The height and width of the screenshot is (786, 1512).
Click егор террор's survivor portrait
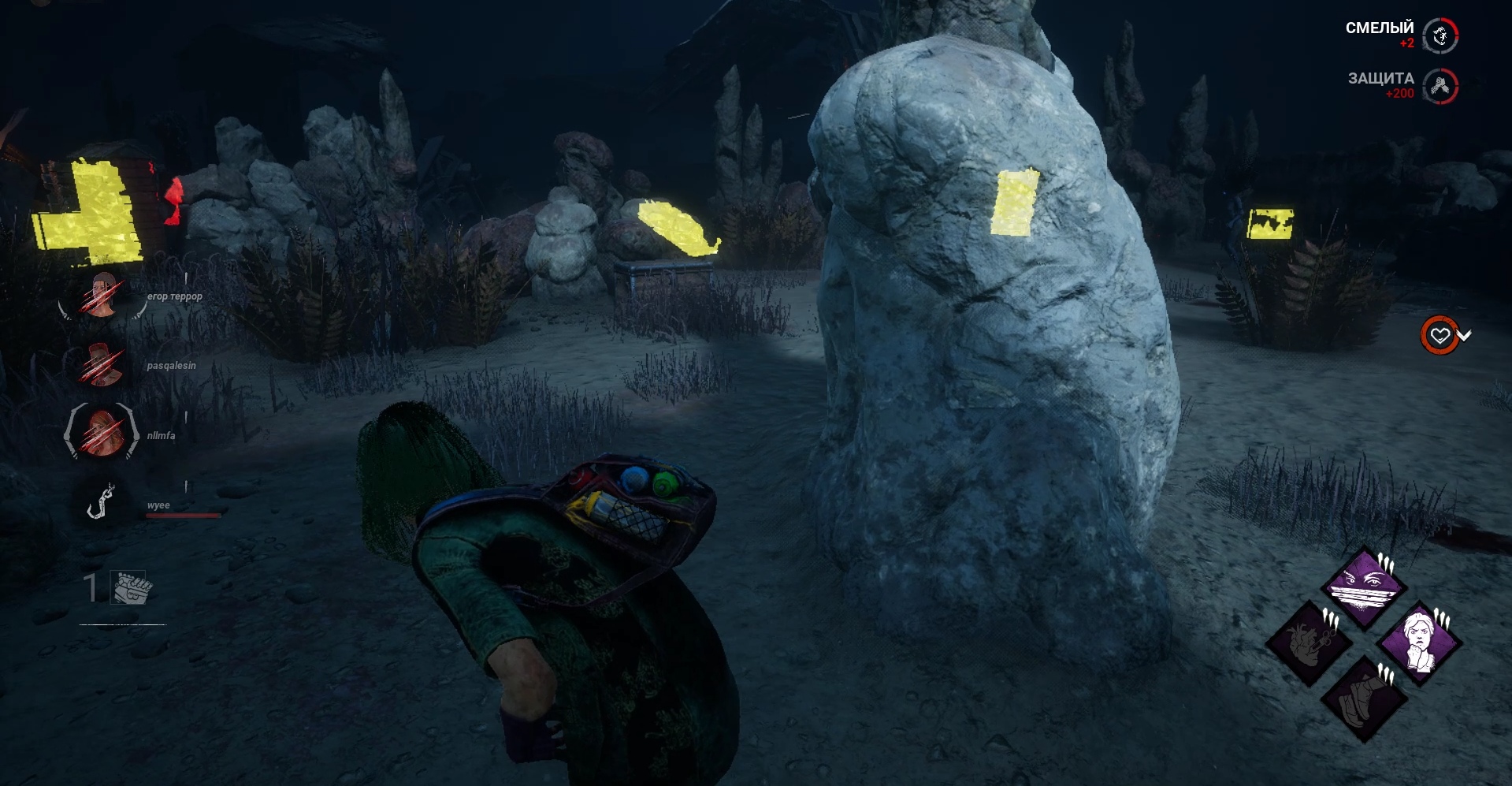tap(101, 295)
